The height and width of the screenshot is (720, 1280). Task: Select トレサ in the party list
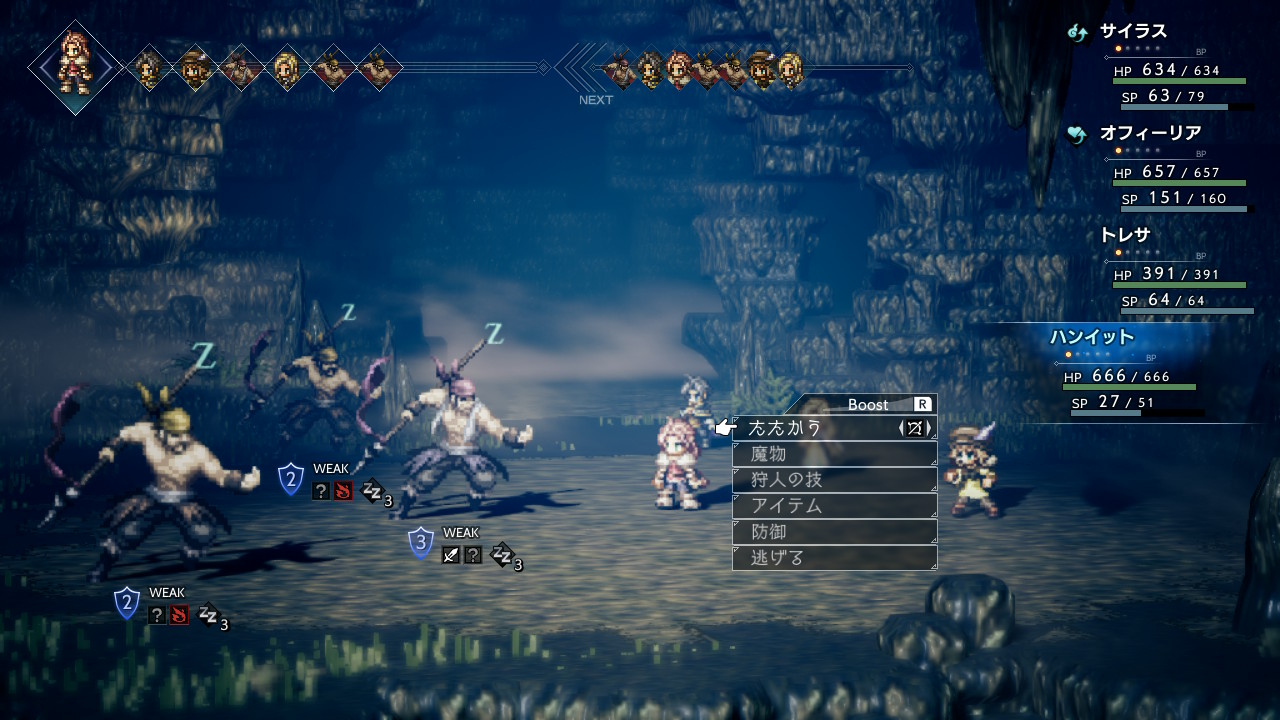[x=1125, y=235]
